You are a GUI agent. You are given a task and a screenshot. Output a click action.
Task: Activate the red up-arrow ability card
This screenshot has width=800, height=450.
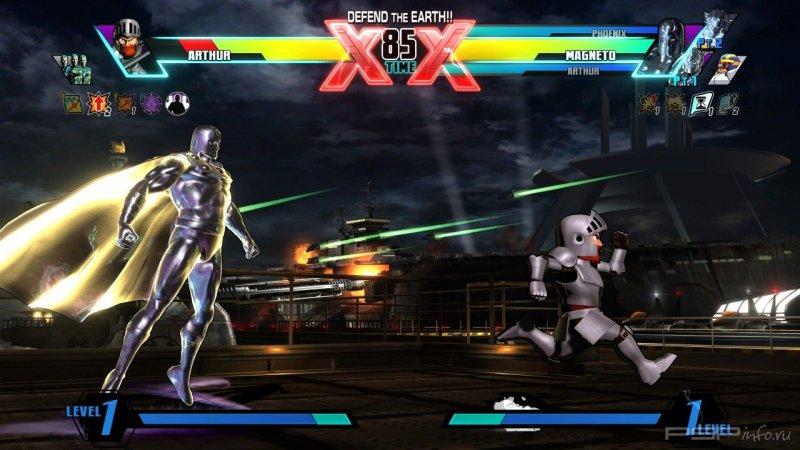99,101
